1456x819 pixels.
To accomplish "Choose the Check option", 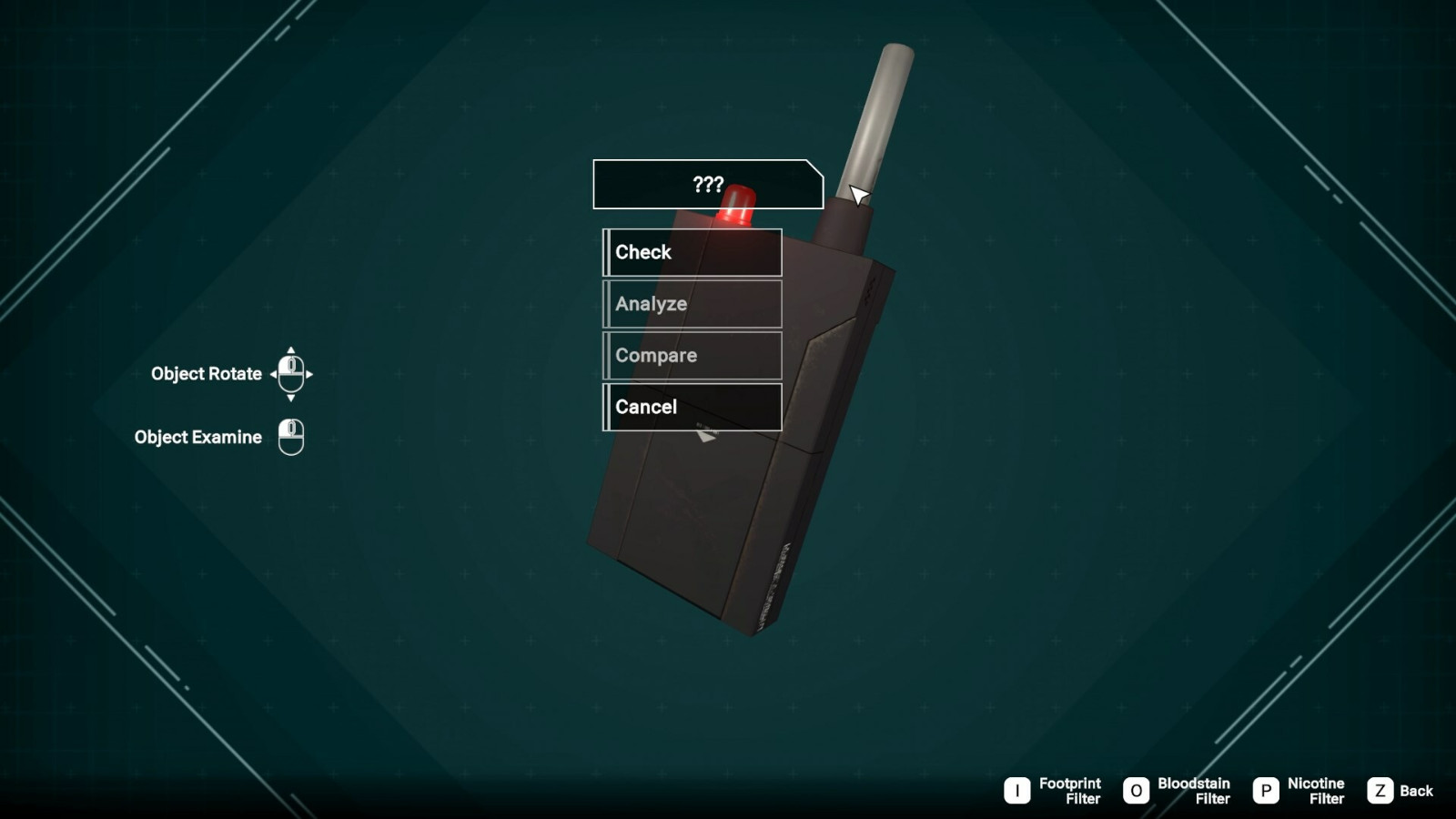I will point(692,252).
